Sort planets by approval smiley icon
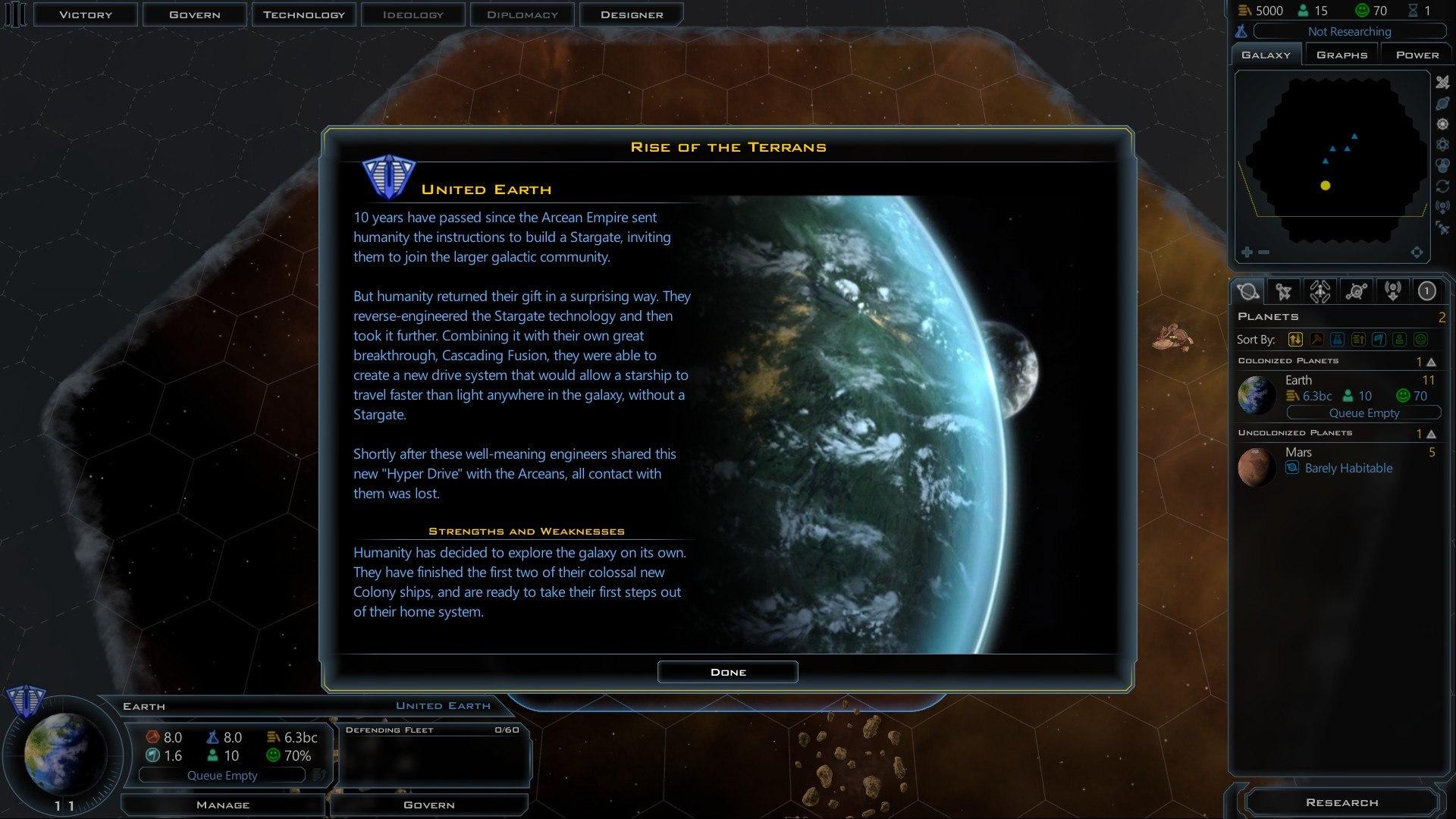 tap(1420, 339)
